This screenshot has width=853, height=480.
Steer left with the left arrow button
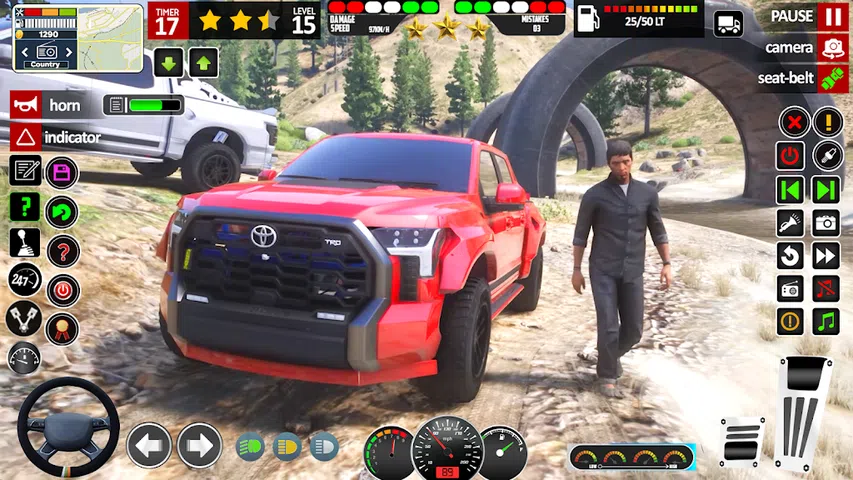pyautogui.click(x=149, y=445)
